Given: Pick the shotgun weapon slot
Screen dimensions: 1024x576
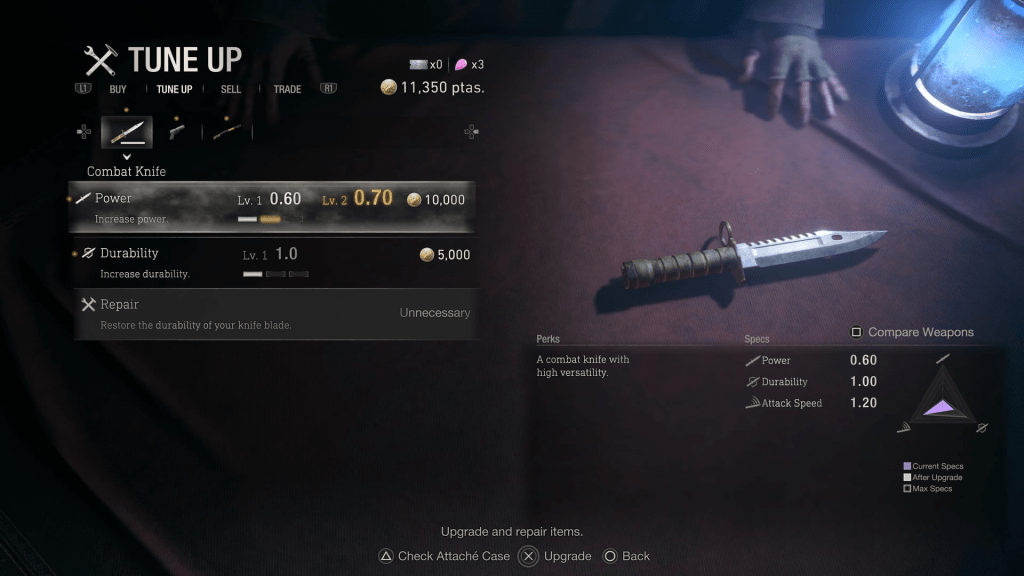Looking at the screenshot, I should (x=227, y=131).
